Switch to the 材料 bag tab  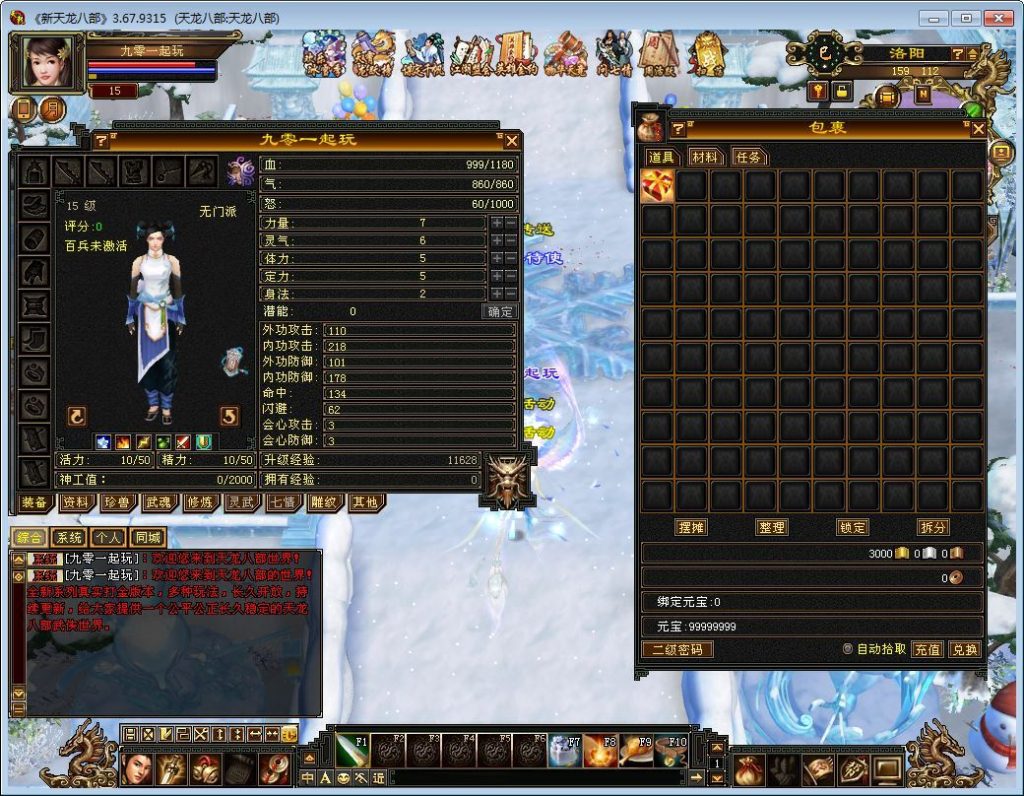[704, 157]
